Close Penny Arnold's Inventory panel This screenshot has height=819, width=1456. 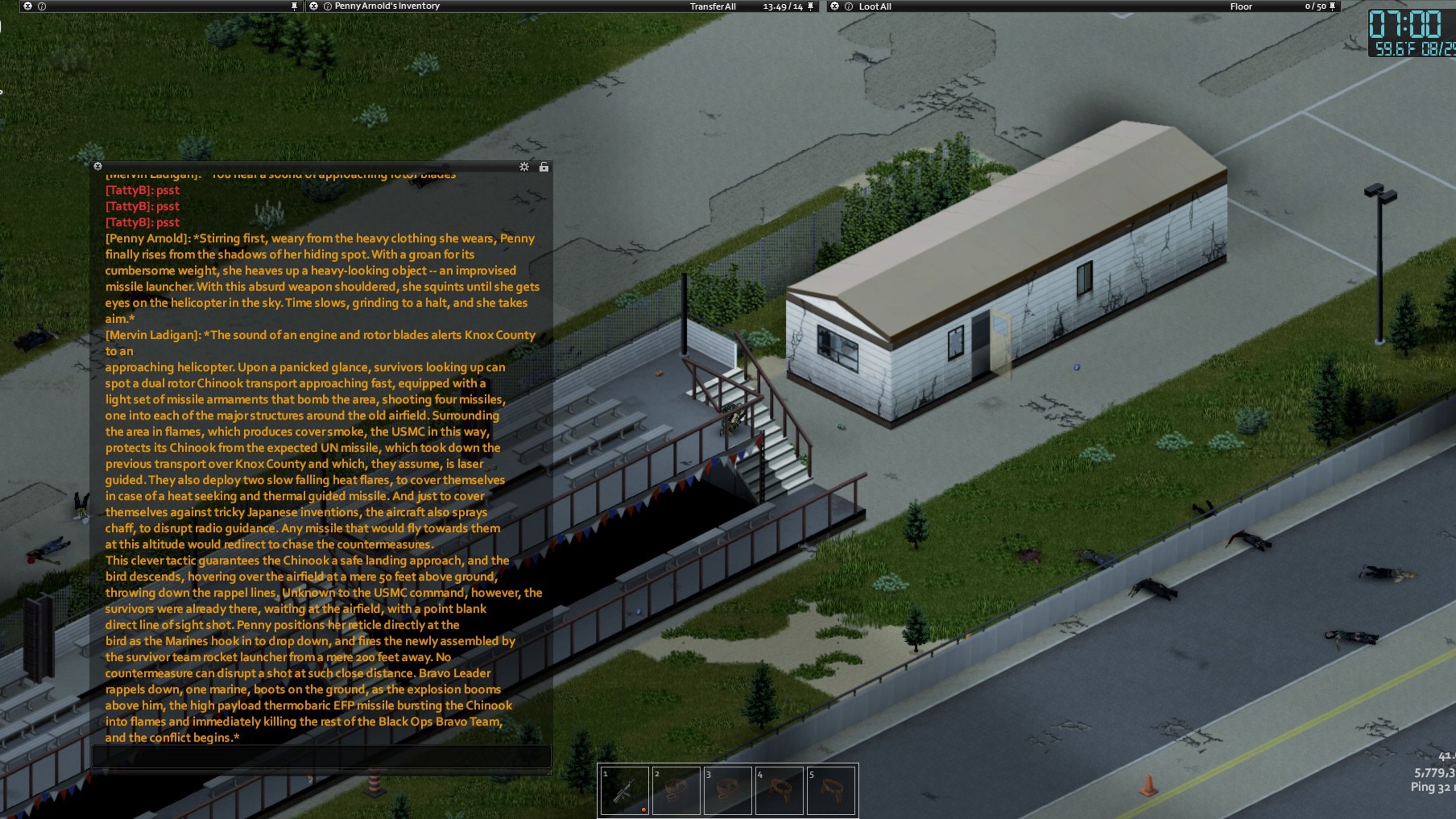pos(314,6)
